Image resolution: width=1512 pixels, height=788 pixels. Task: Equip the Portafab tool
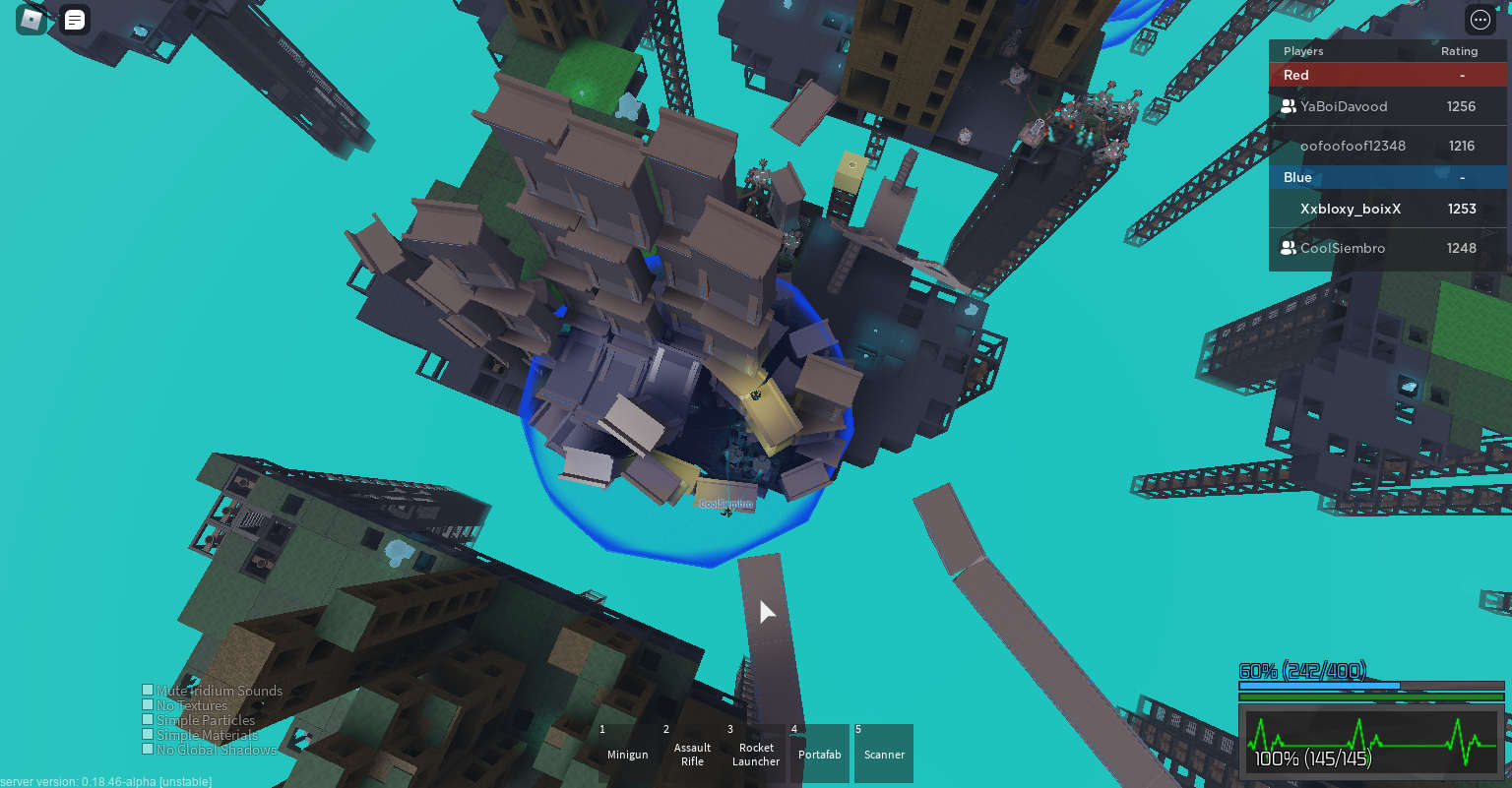coord(819,753)
